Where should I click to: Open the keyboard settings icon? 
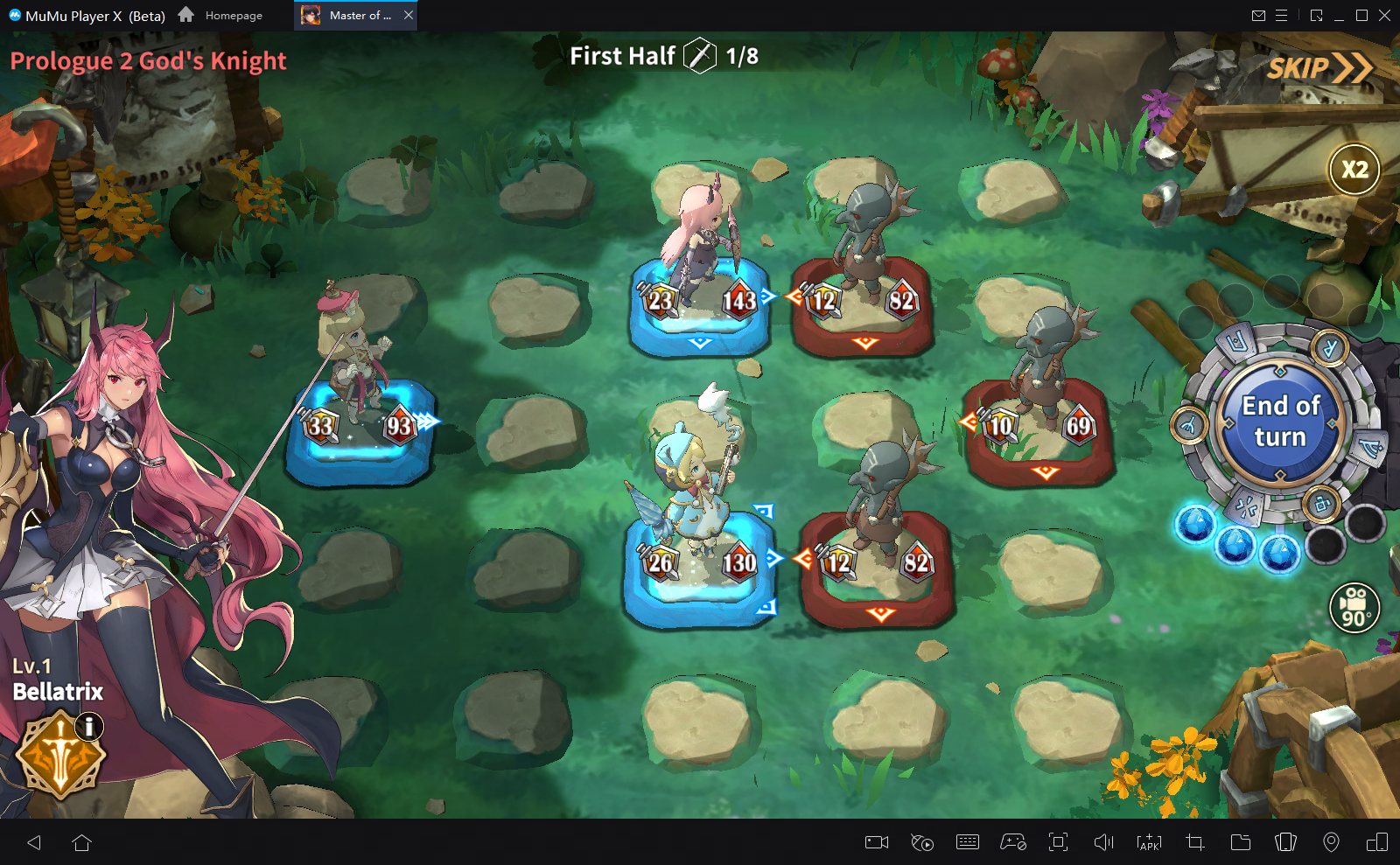(968, 842)
